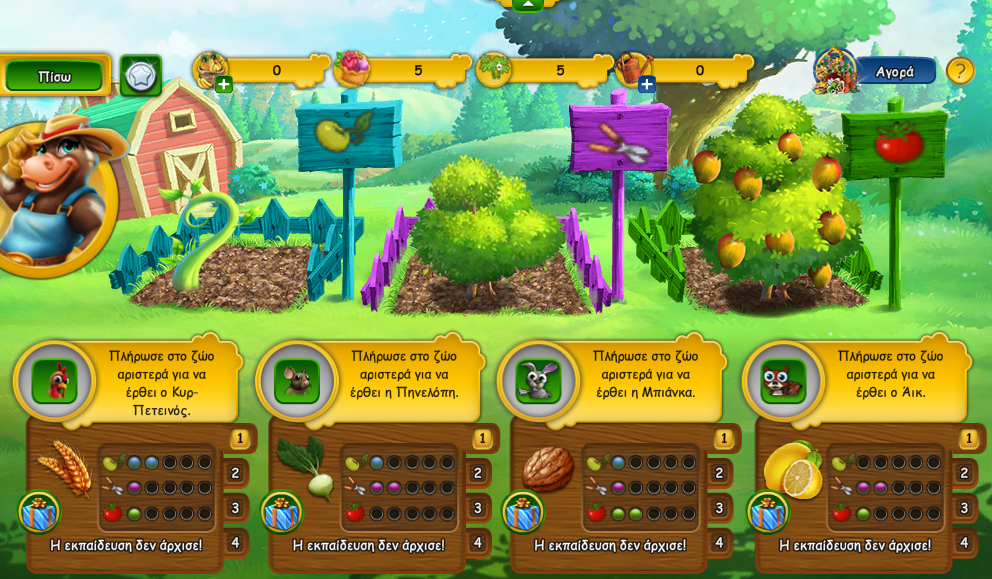Viewport: 992px width, 579px height.
Task: Switch to level tab 4 on walnut card
Action: click(719, 543)
